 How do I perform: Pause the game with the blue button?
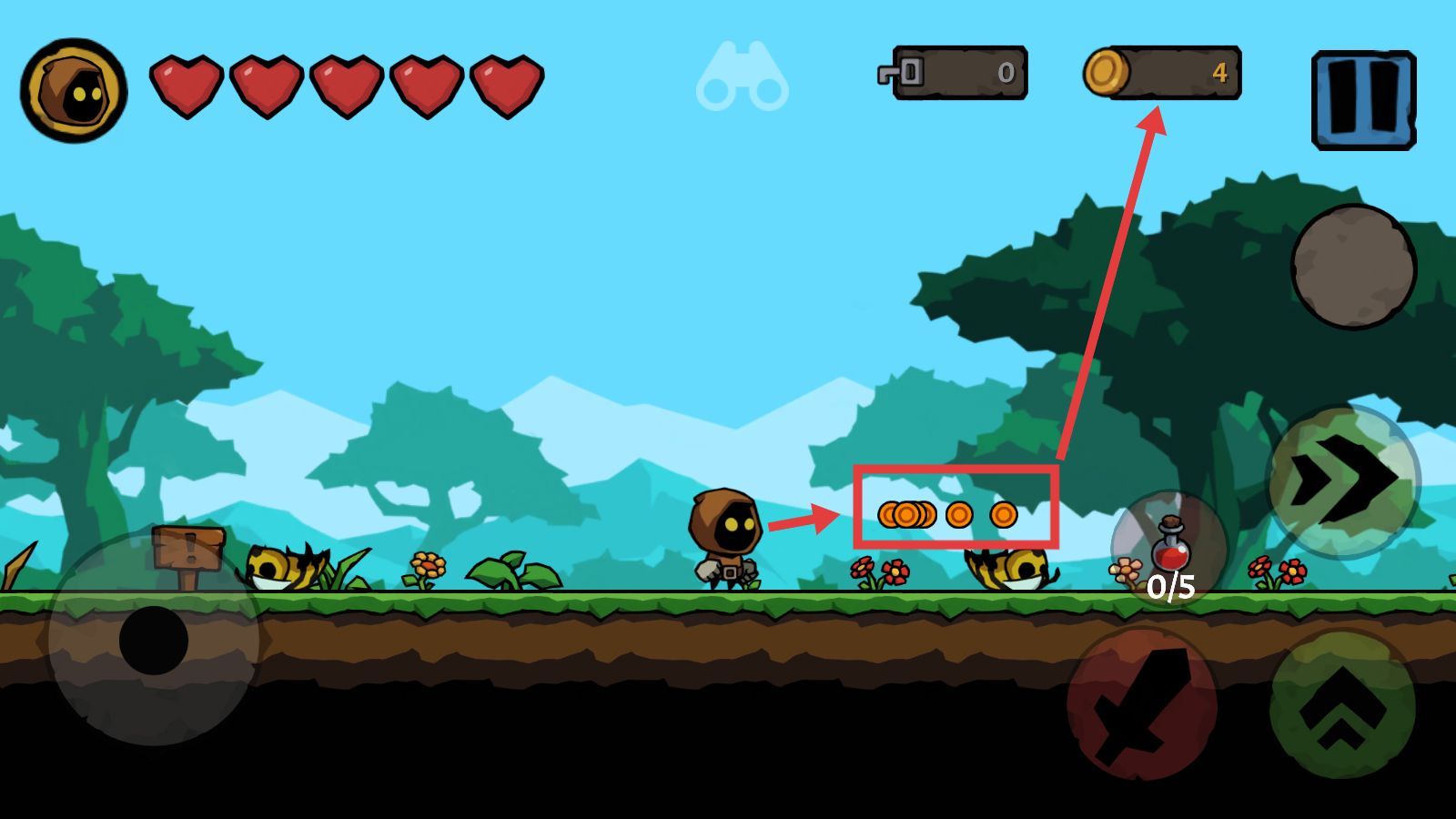pyautogui.click(x=1363, y=100)
